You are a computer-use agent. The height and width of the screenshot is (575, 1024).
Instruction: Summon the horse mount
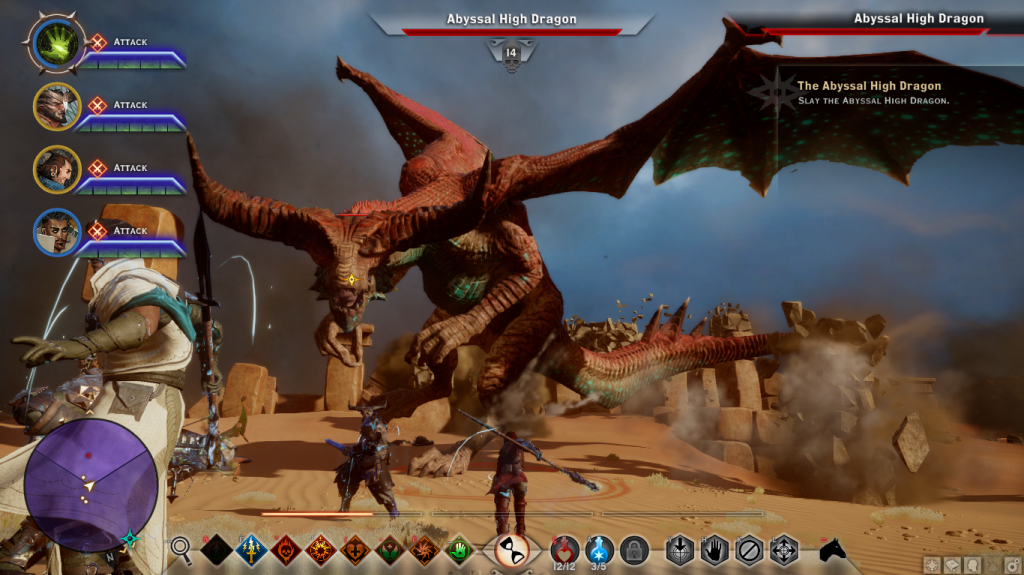[x=832, y=549]
